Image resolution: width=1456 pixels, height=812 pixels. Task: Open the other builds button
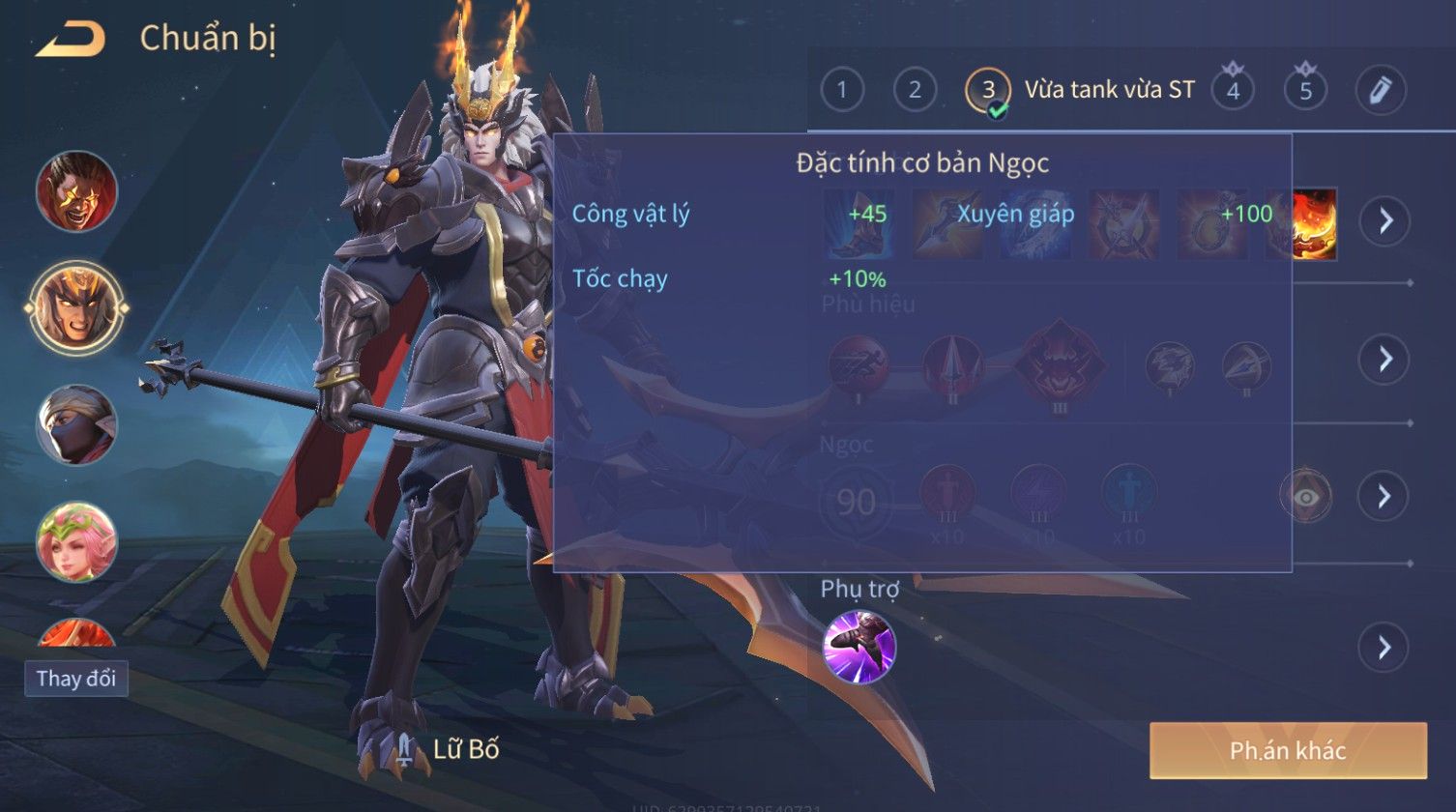[1288, 751]
